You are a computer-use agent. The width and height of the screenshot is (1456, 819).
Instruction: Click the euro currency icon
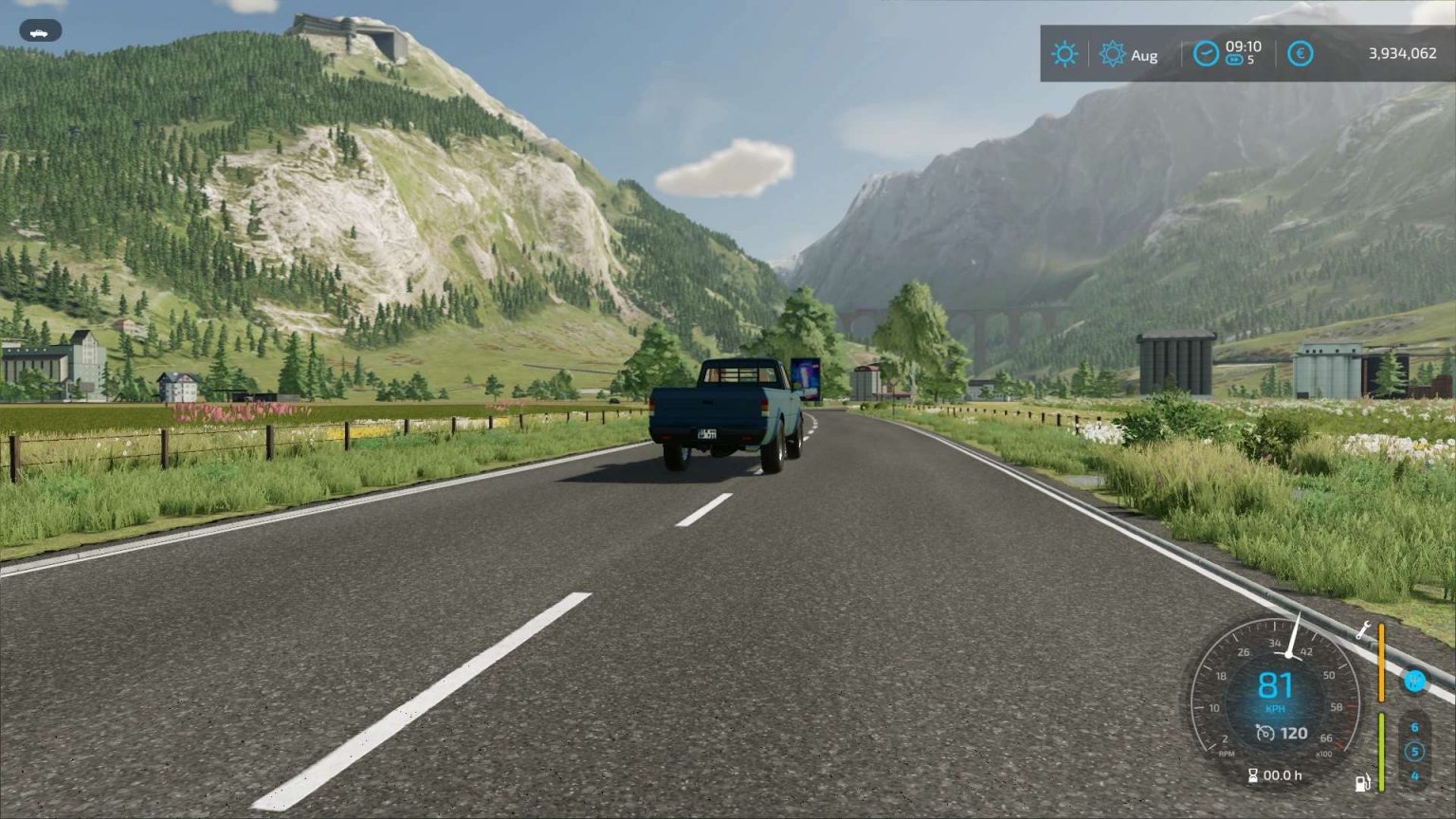pos(1301,54)
